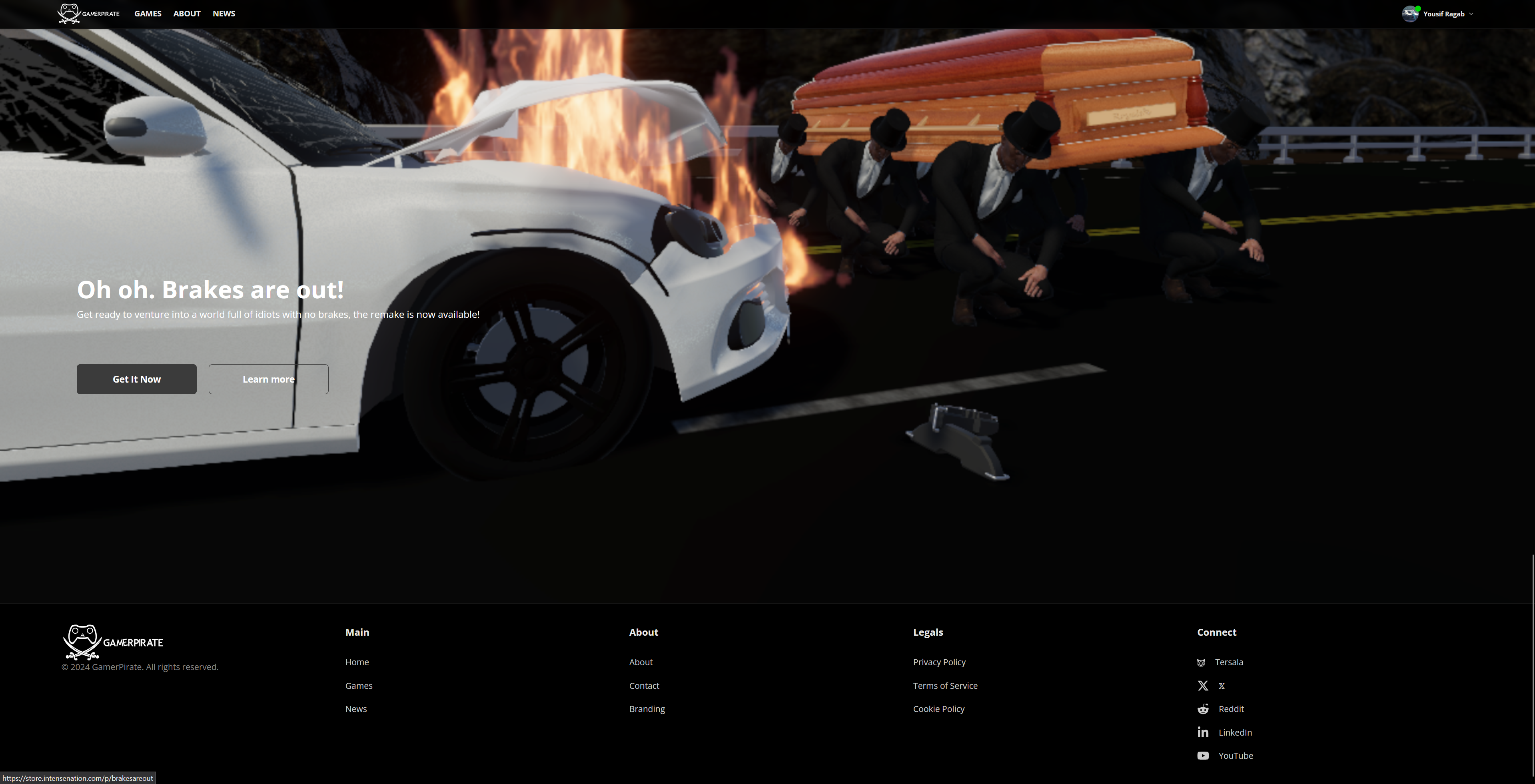Open the LinkedIn social link
Viewport: 1535px width, 784px height.
coord(1235,732)
